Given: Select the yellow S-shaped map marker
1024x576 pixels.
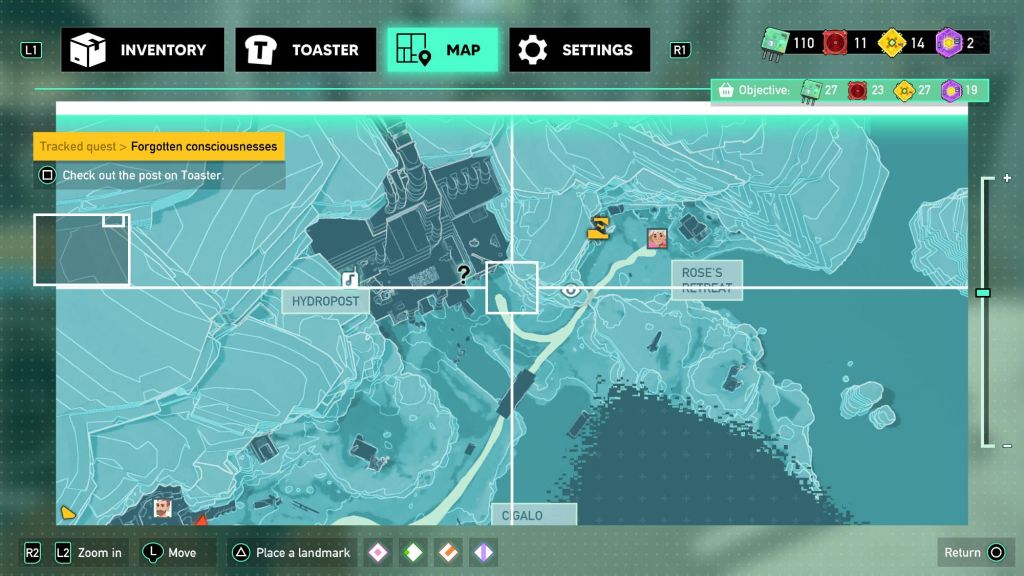Looking at the screenshot, I should [x=598, y=228].
